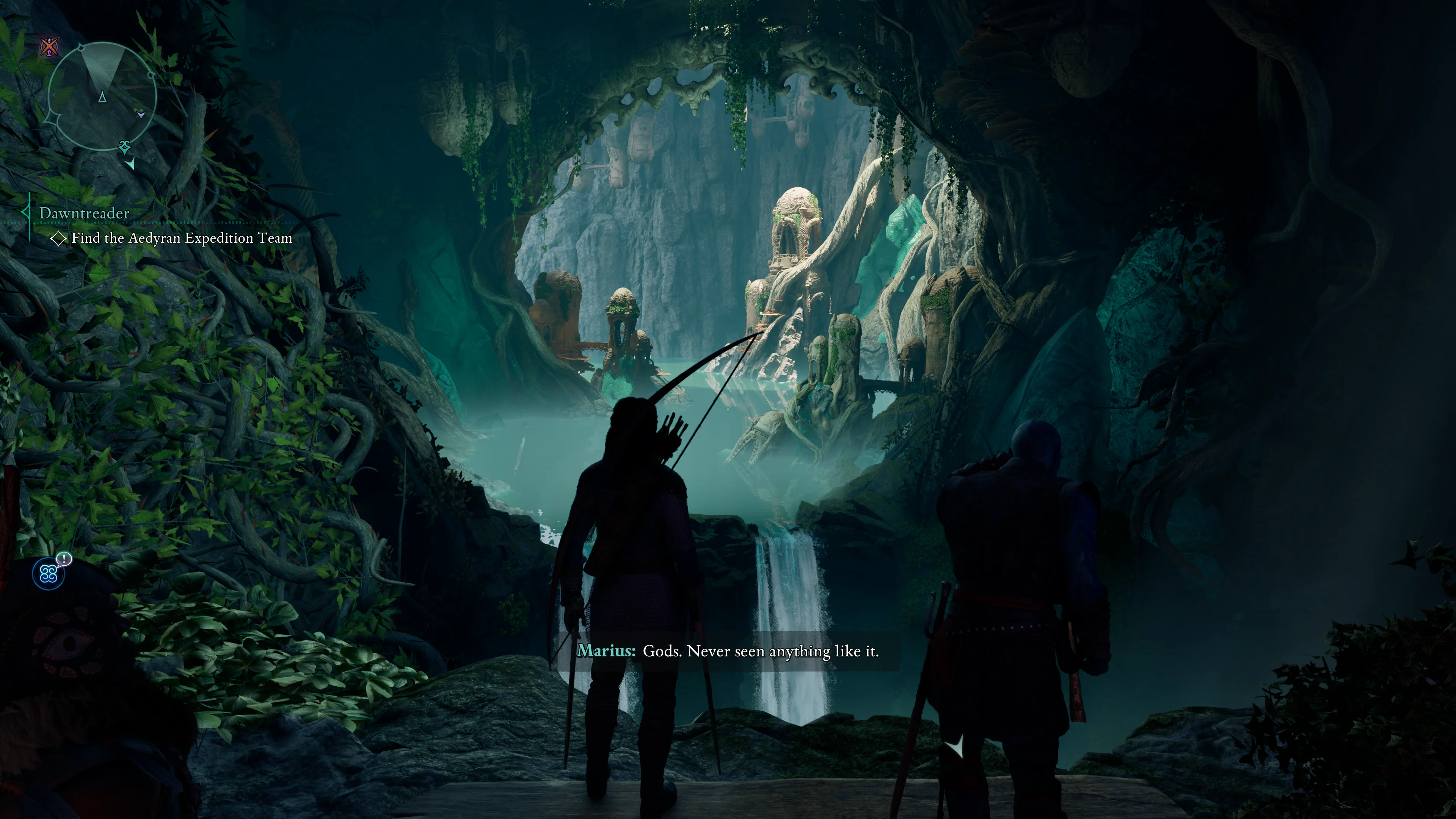Select the Dawntreader quest title
The width and height of the screenshot is (1456, 819).
84,213
